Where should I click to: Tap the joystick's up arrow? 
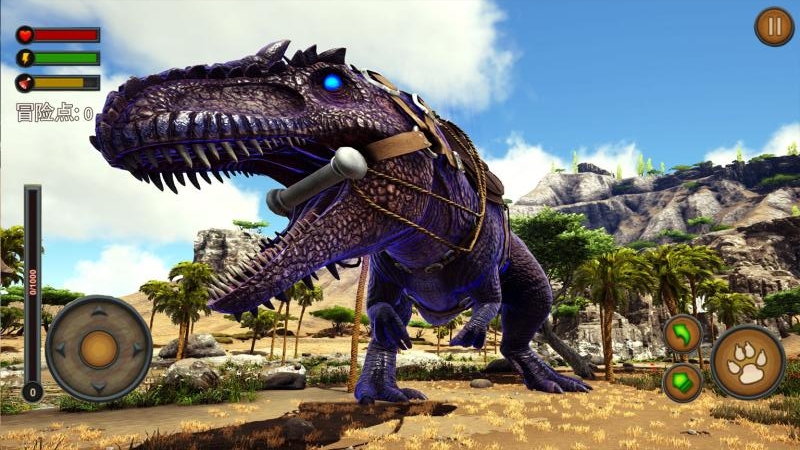click(x=99, y=311)
